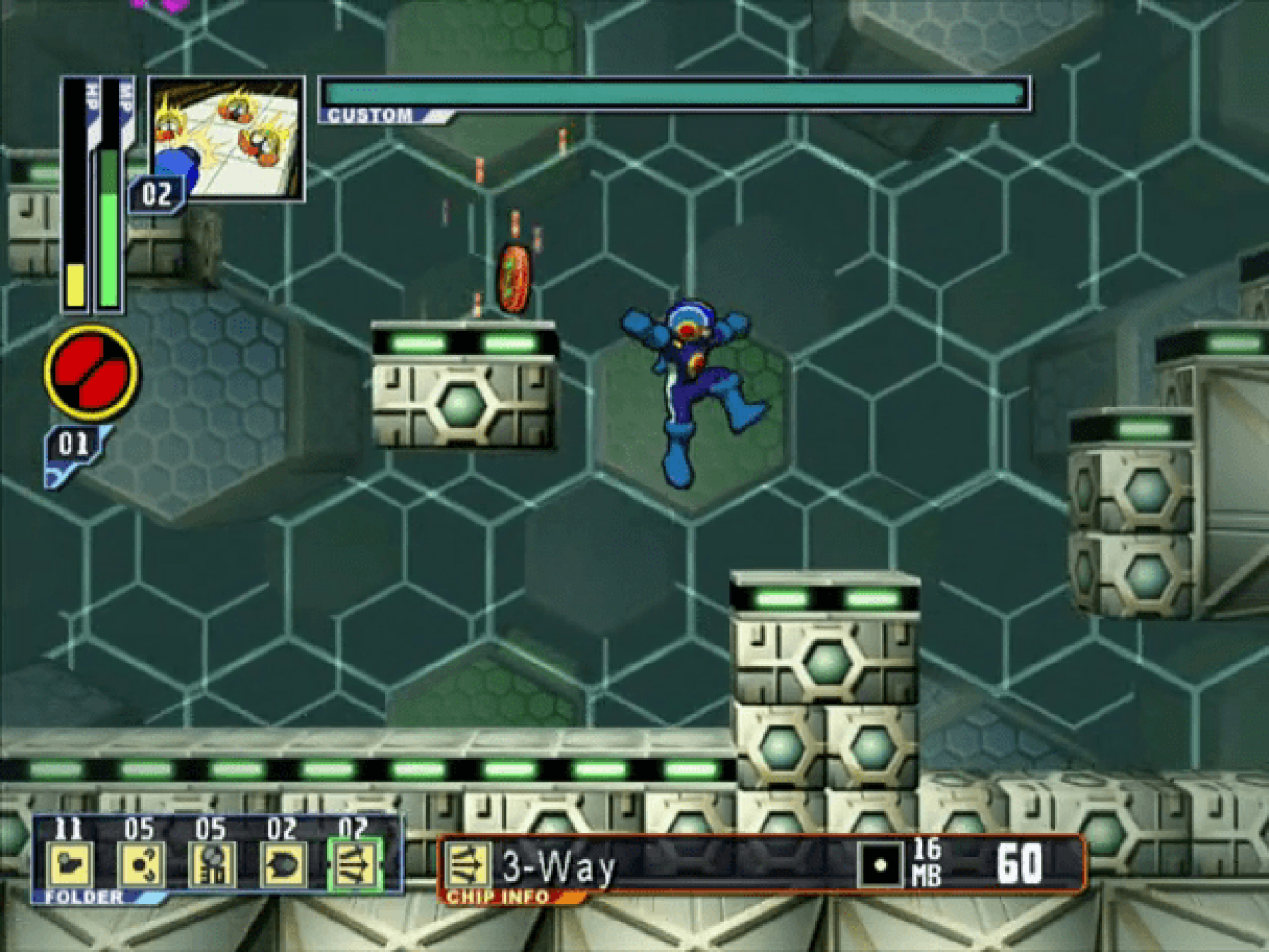Choose the three-dot spread chip slot
The width and height of the screenshot is (1269, 952).
141,865
